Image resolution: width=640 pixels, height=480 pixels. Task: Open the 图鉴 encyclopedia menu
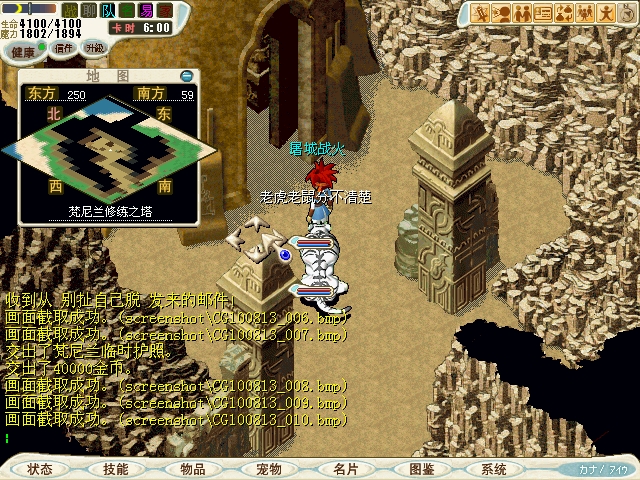(422, 469)
